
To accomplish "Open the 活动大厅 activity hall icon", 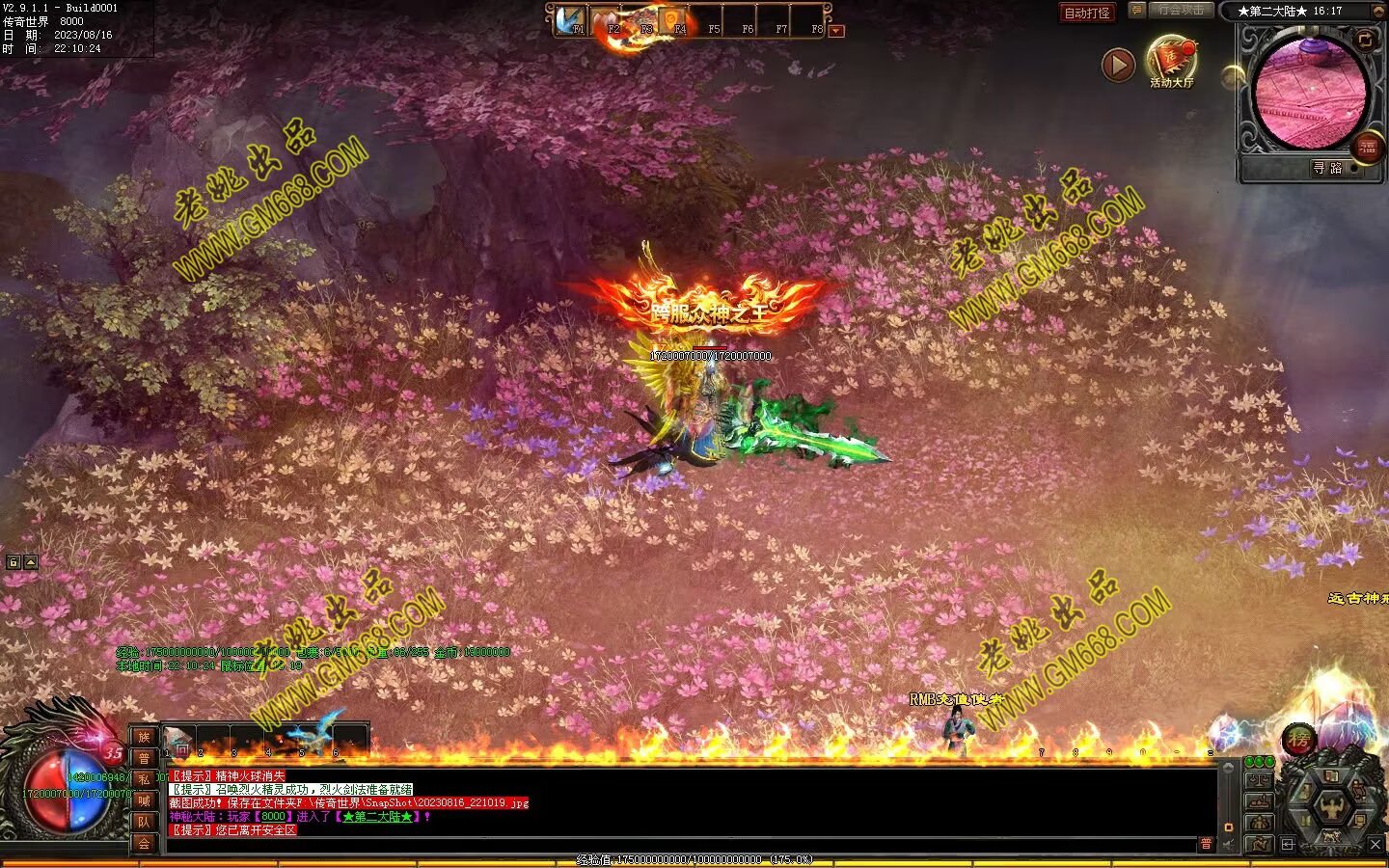I will coord(1171,60).
